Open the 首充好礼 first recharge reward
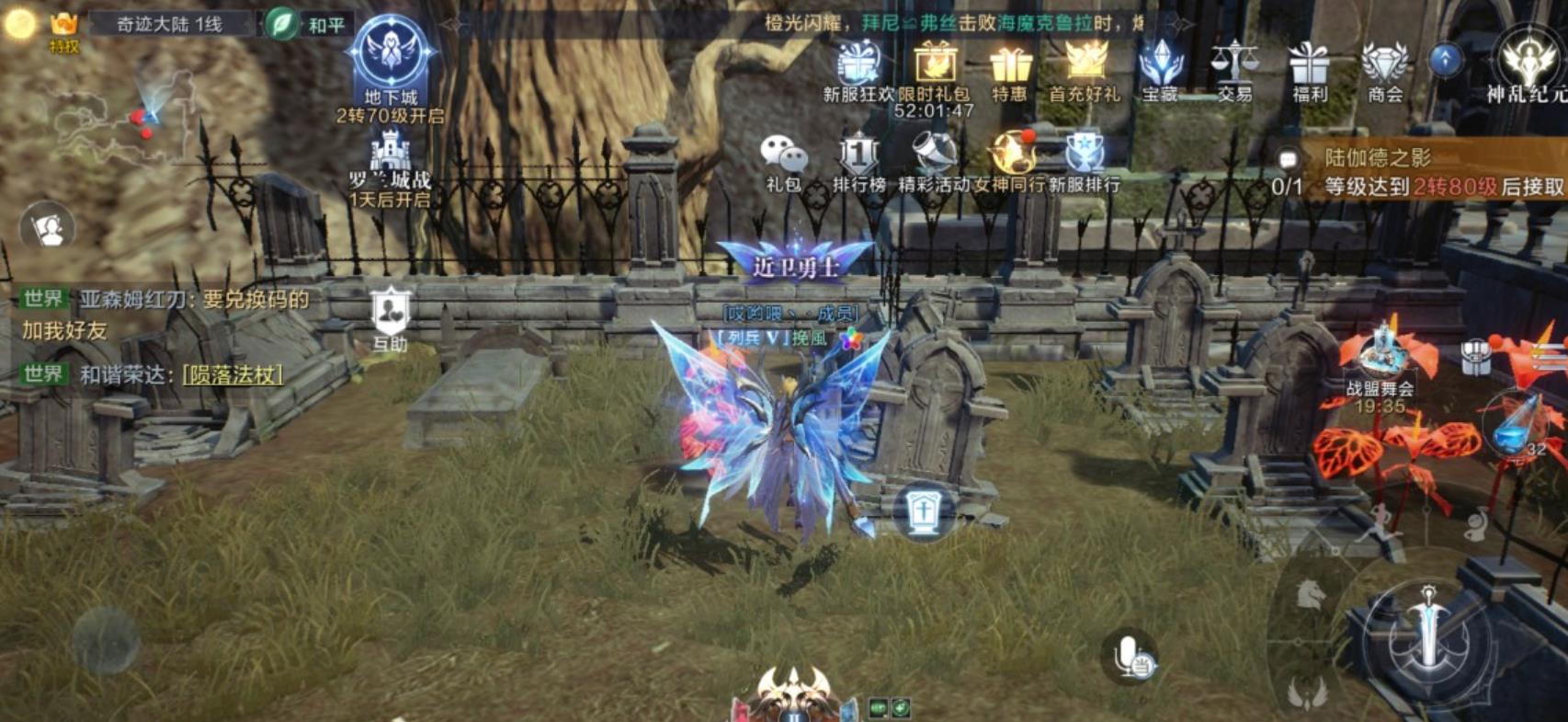Screen dimensions: 1568x722 pos(1085,69)
